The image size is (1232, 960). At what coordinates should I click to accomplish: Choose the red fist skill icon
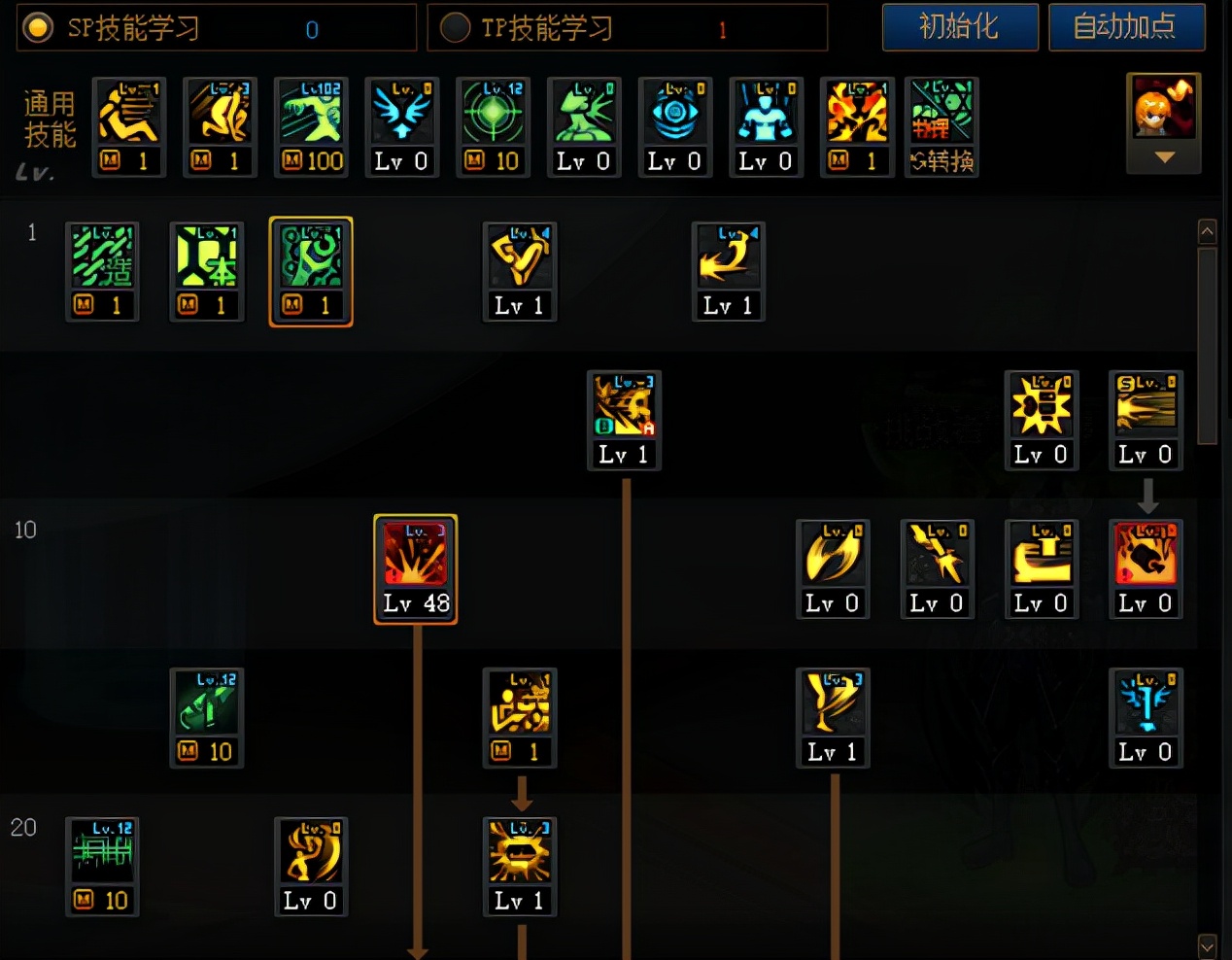pyautogui.click(x=1146, y=568)
